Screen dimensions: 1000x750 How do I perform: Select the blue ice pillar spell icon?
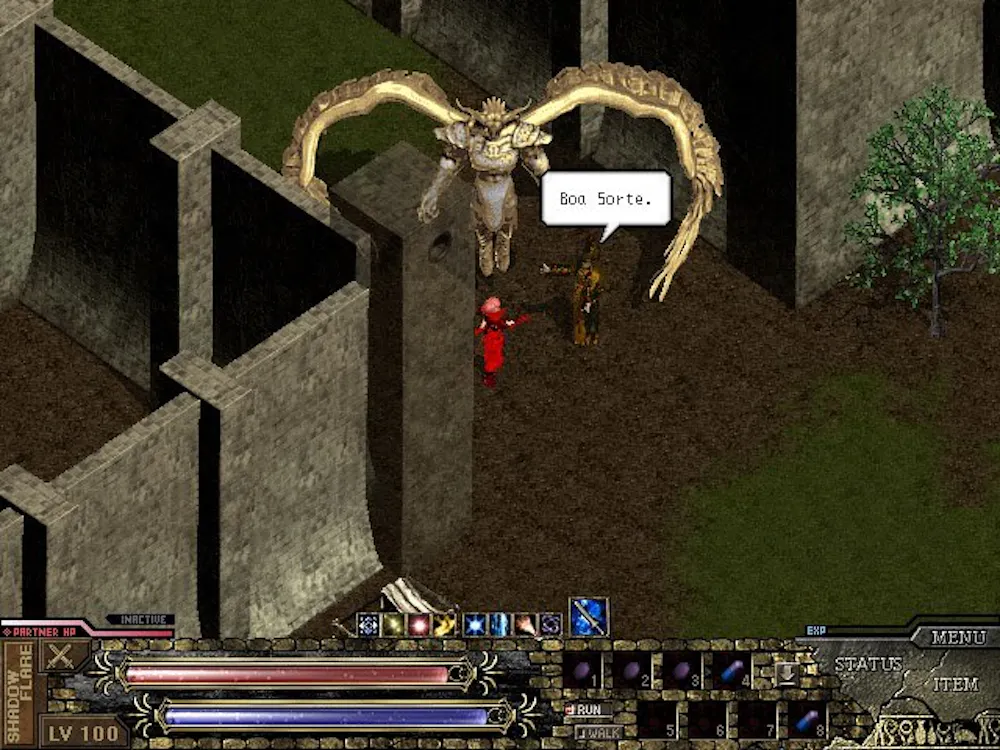click(499, 625)
